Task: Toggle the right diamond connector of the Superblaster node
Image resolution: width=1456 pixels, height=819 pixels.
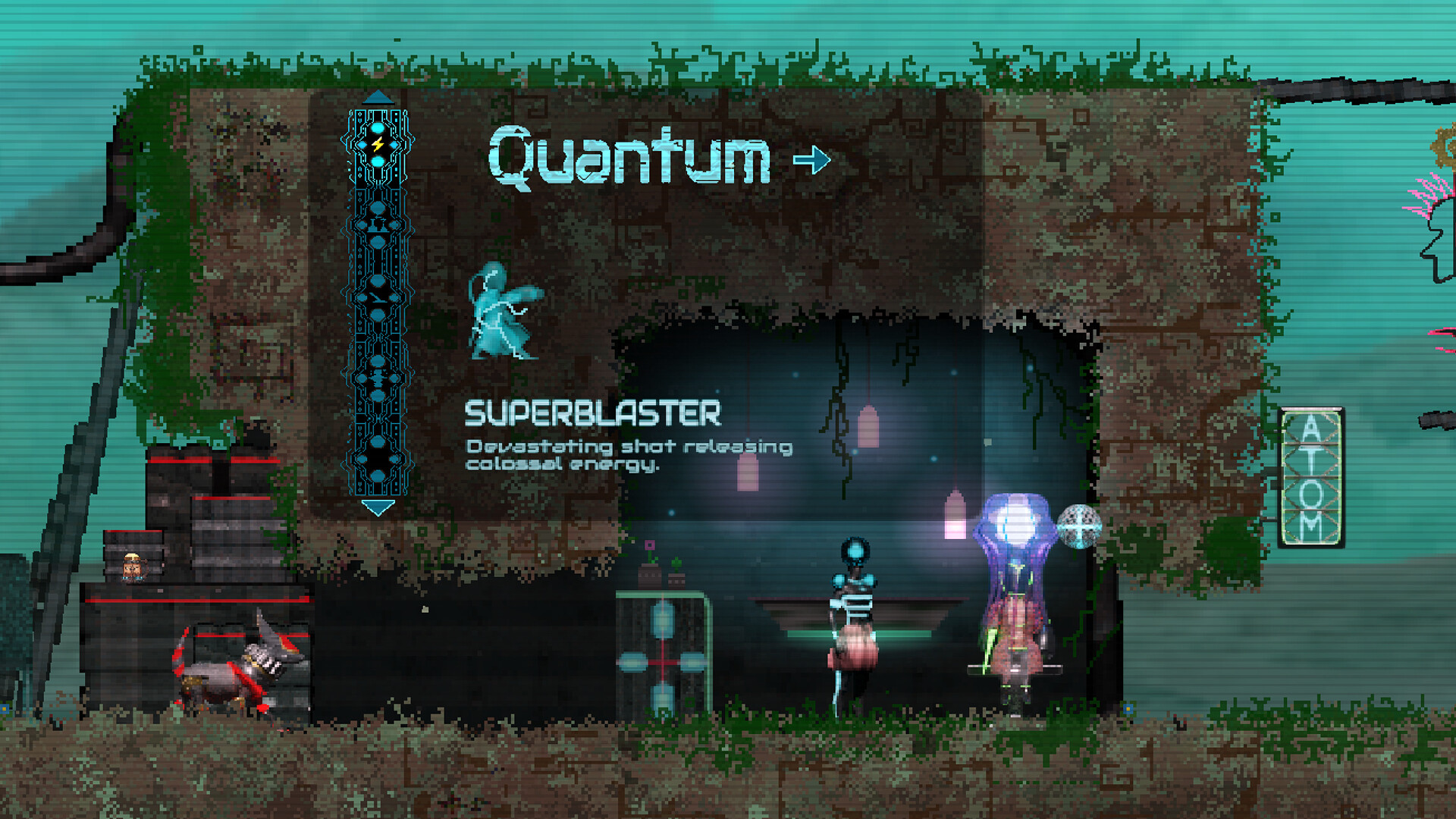Action: pos(396,144)
